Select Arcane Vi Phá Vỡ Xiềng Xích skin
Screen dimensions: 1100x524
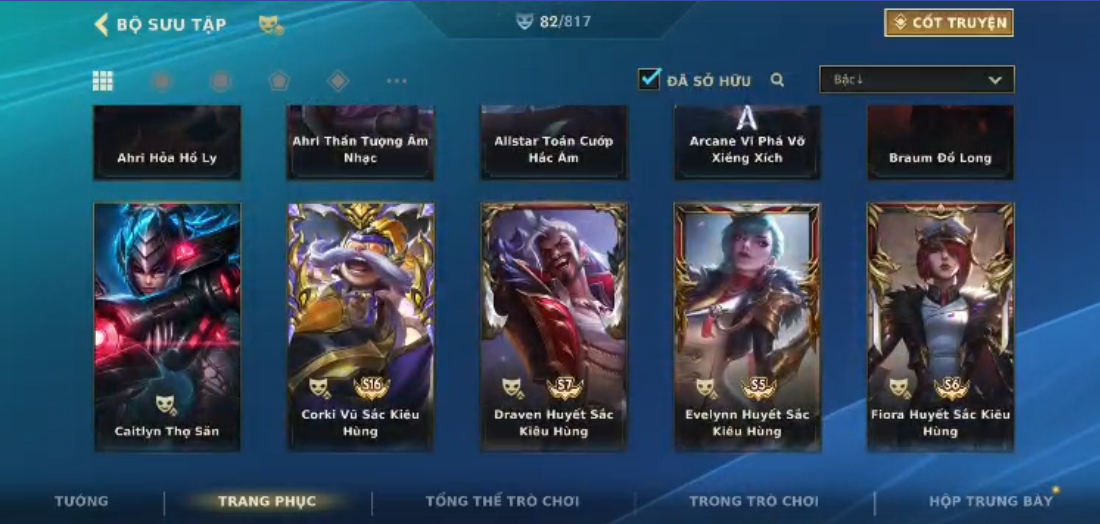(x=747, y=143)
